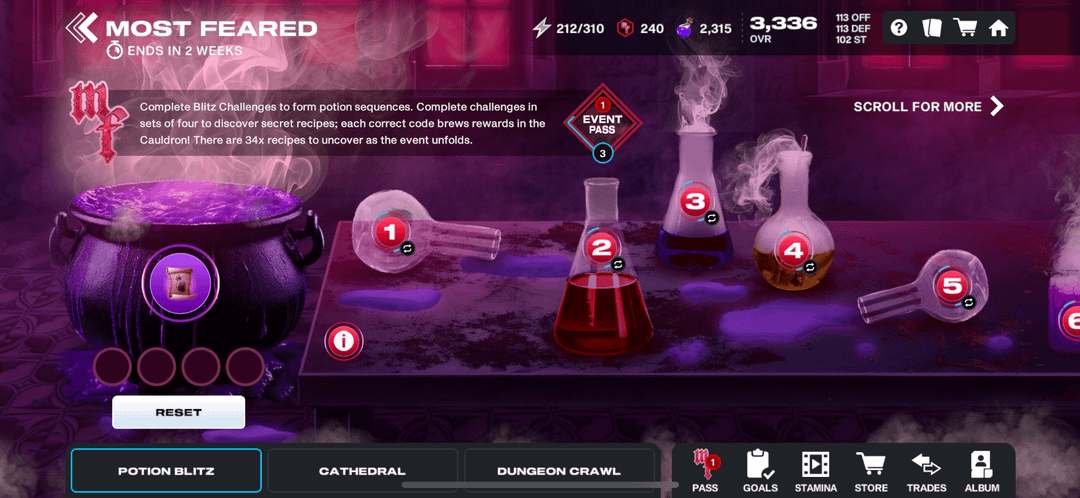1080x498 pixels.
Task: Return to the home screen
Action: tap(998, 28)
